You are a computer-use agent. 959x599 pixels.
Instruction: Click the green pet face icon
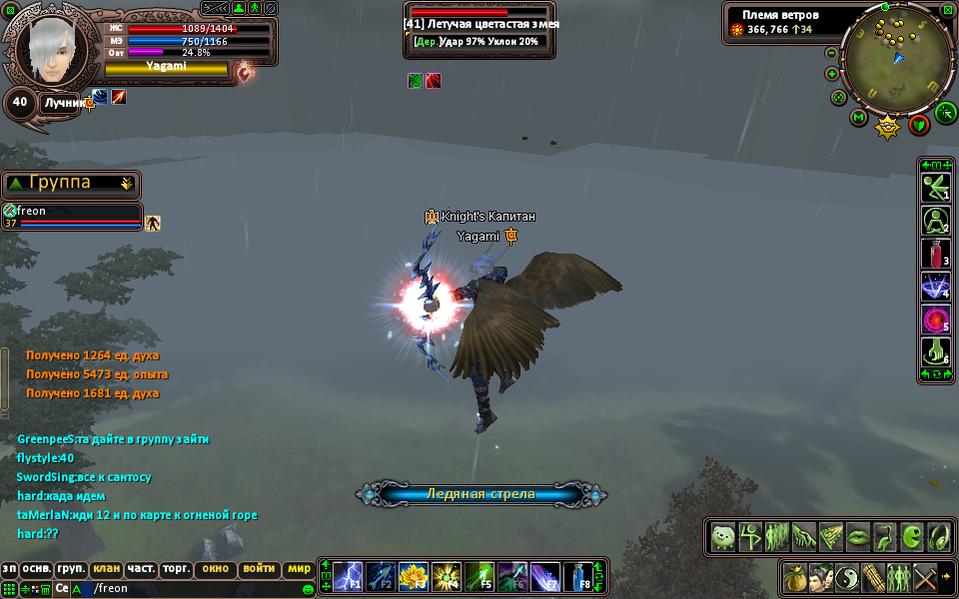pos(723,537)
